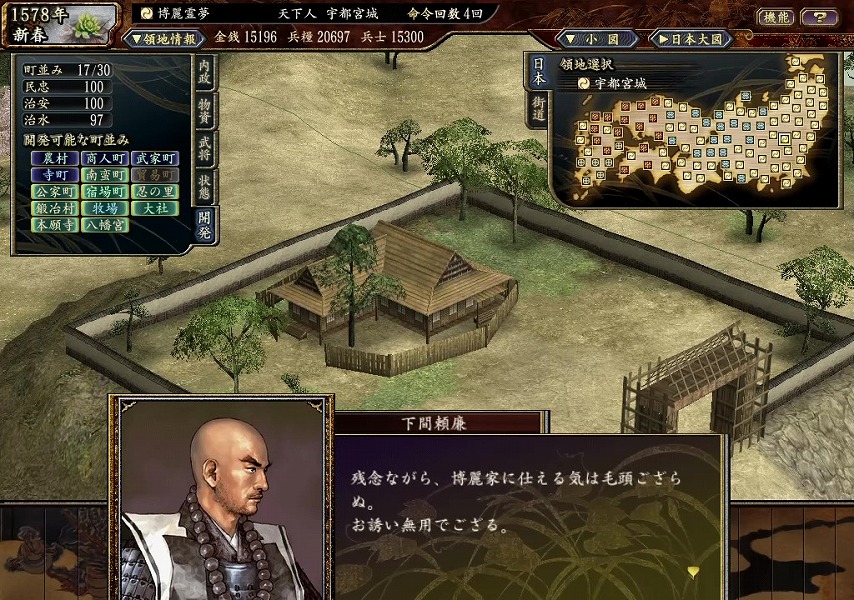
Task: Choose the 寺町 temple town option
Action: pos(54,175)
